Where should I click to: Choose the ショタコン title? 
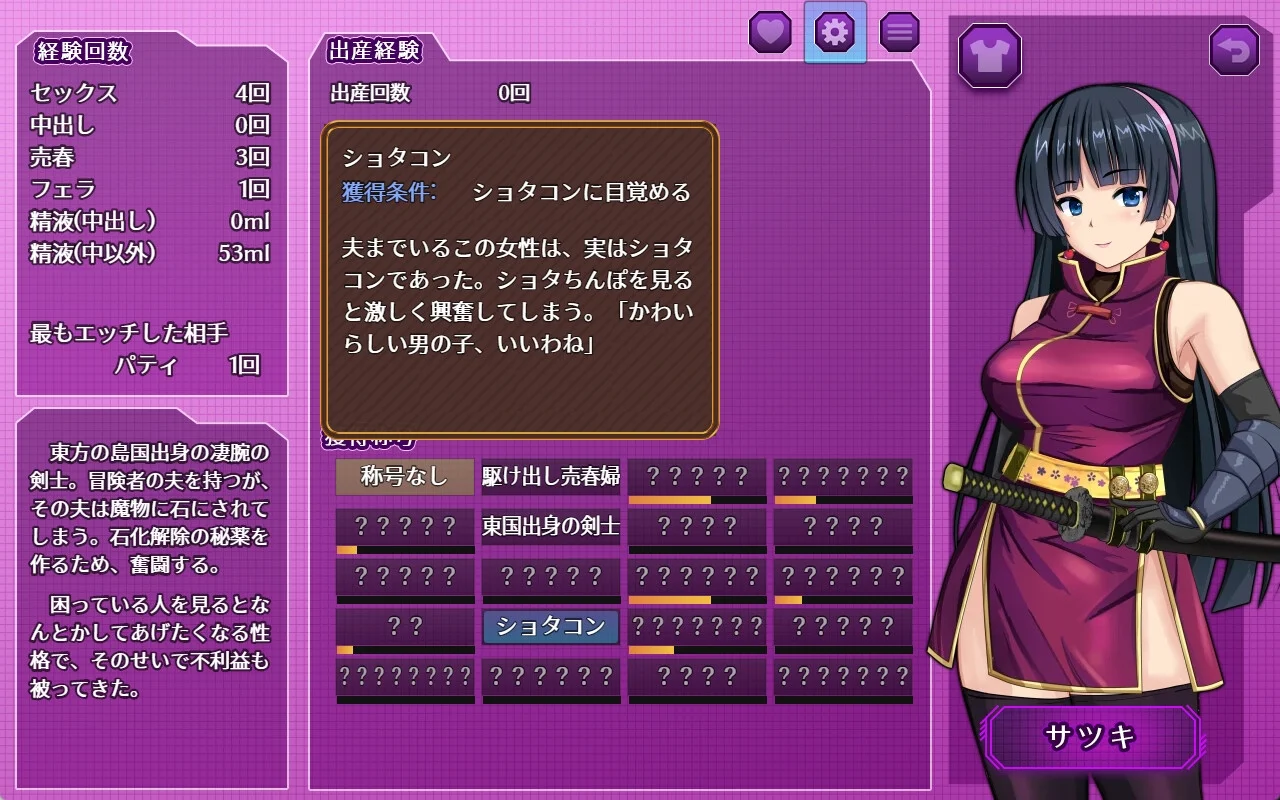coord(551,627)
